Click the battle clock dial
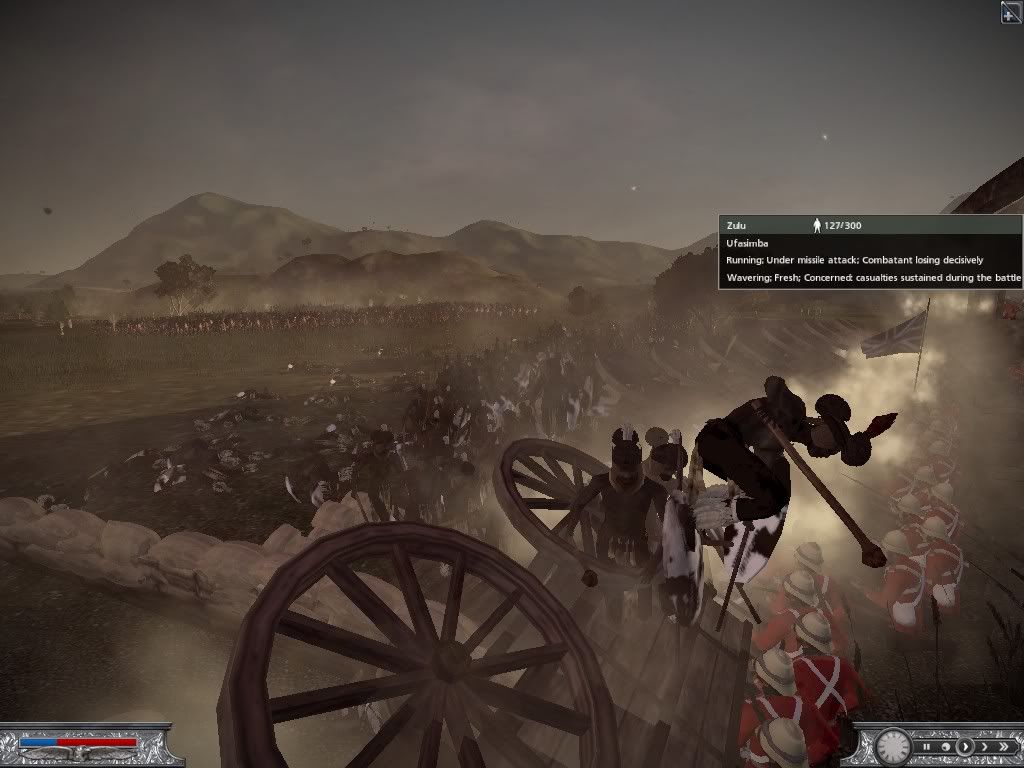The height and width of the screenshot is (768, 1024). click(892, 745)
